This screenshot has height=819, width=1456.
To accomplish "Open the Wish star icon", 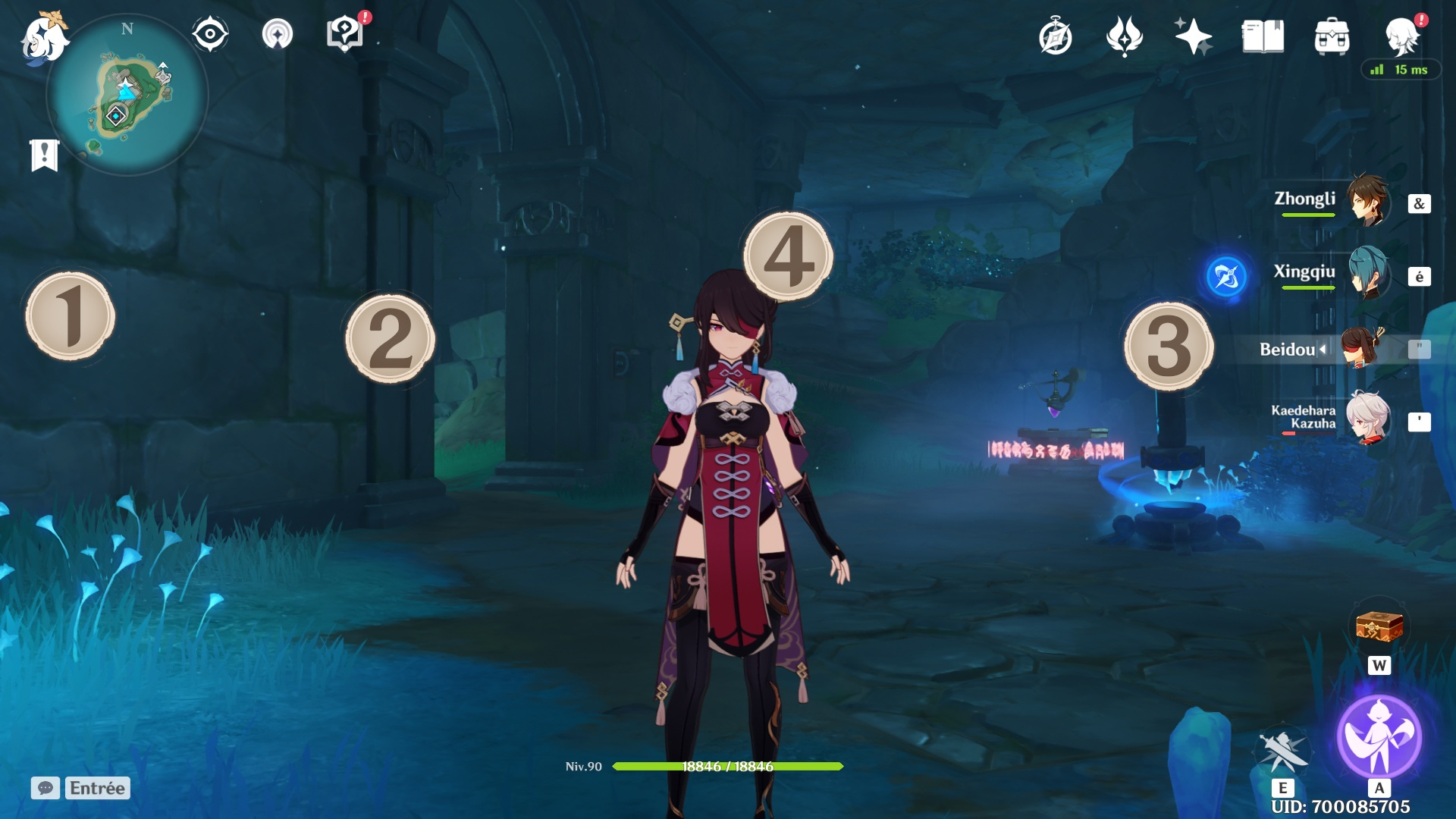I will [x=1193, y=36].
